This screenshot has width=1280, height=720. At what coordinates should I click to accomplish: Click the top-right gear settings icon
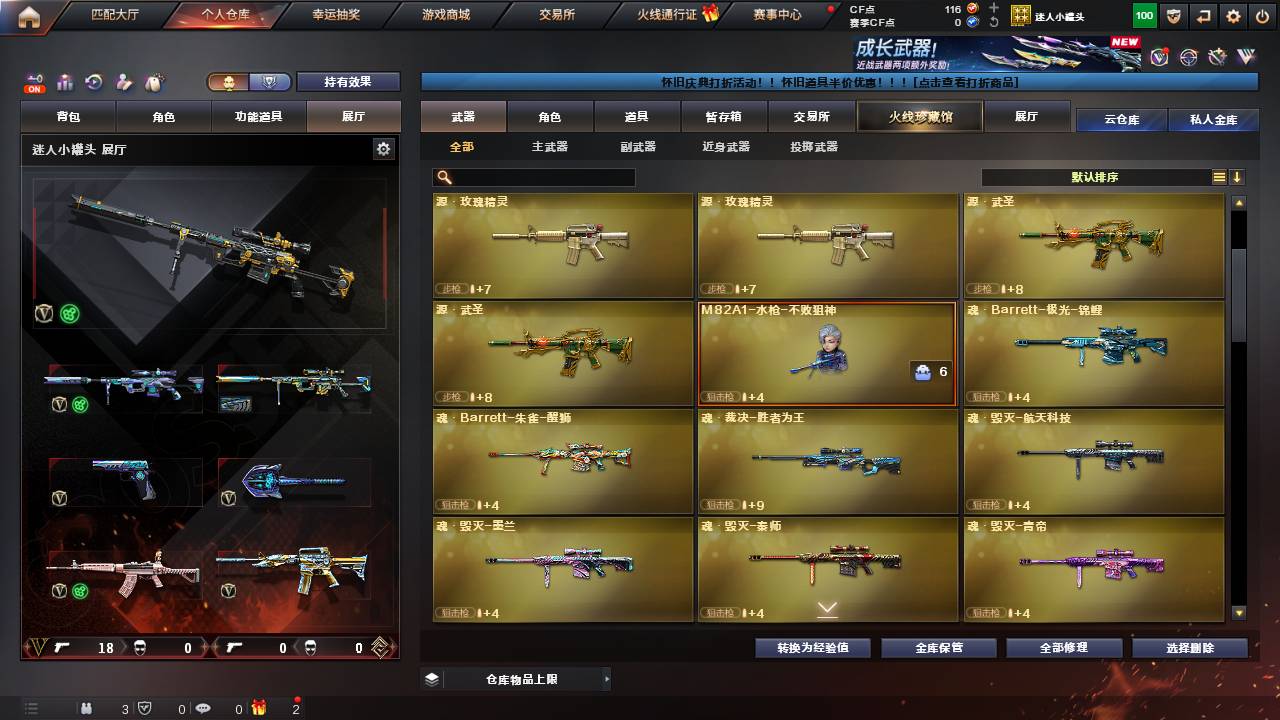pos(1232,16)
